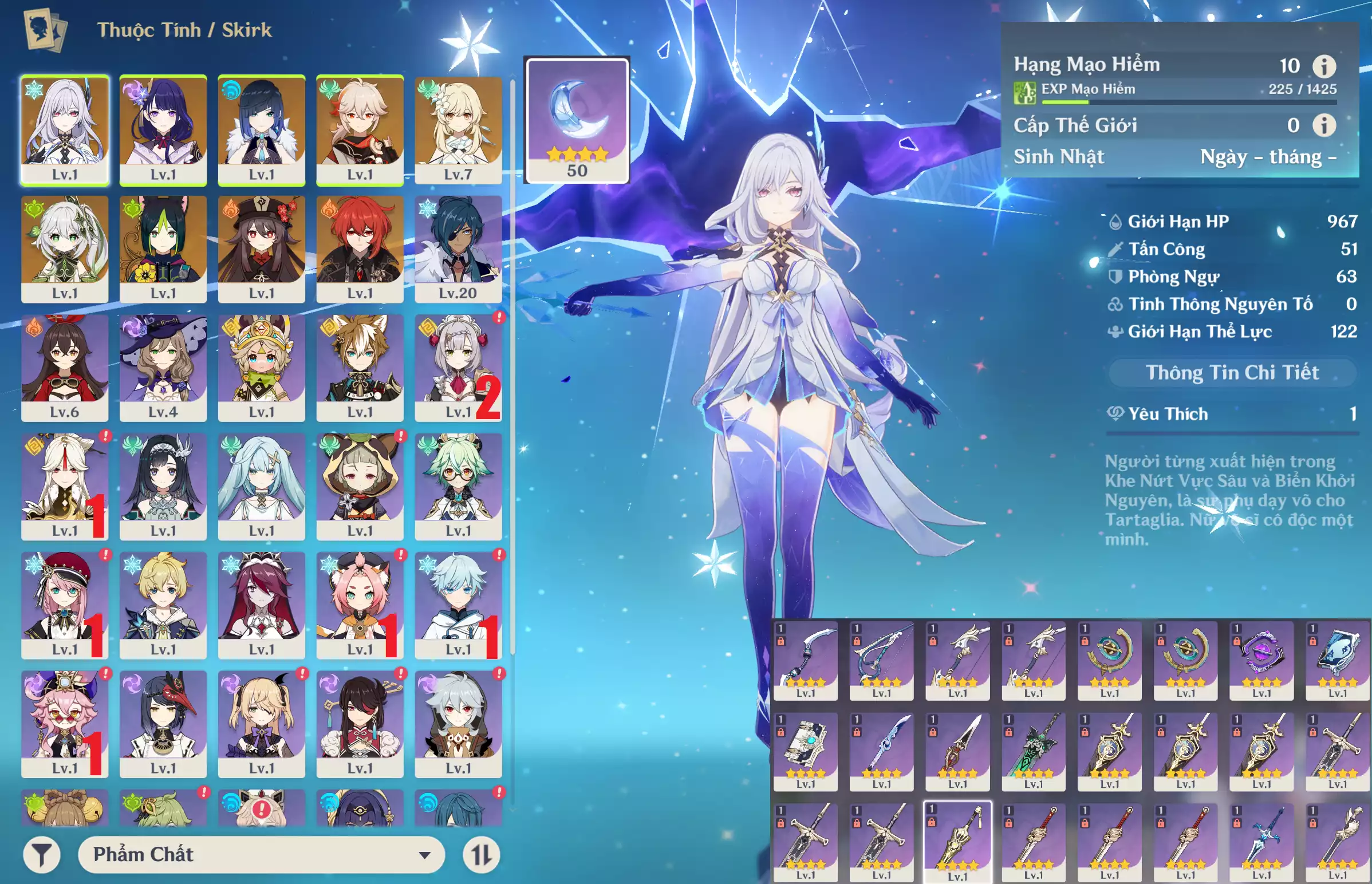
Task: Open Thông Tin Chi Tiết details
Action: point(1232,373)
